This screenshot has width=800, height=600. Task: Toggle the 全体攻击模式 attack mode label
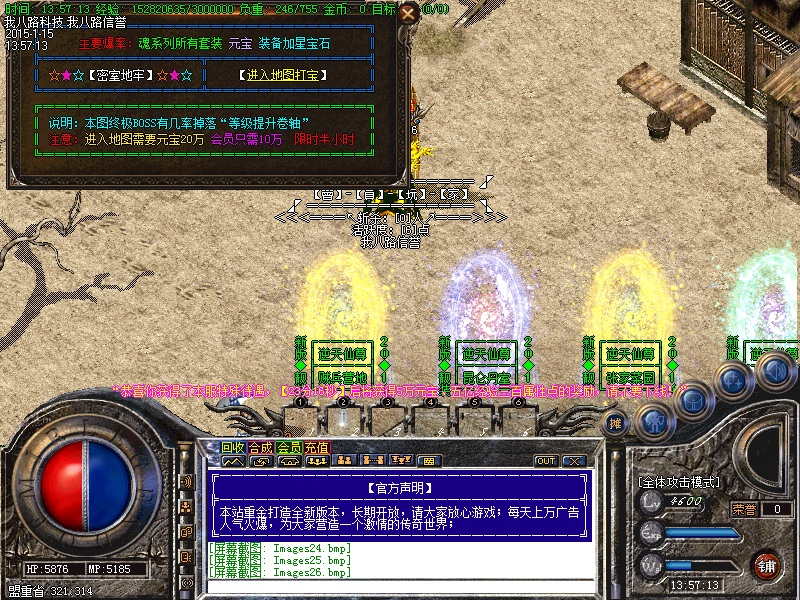point(678,482)
